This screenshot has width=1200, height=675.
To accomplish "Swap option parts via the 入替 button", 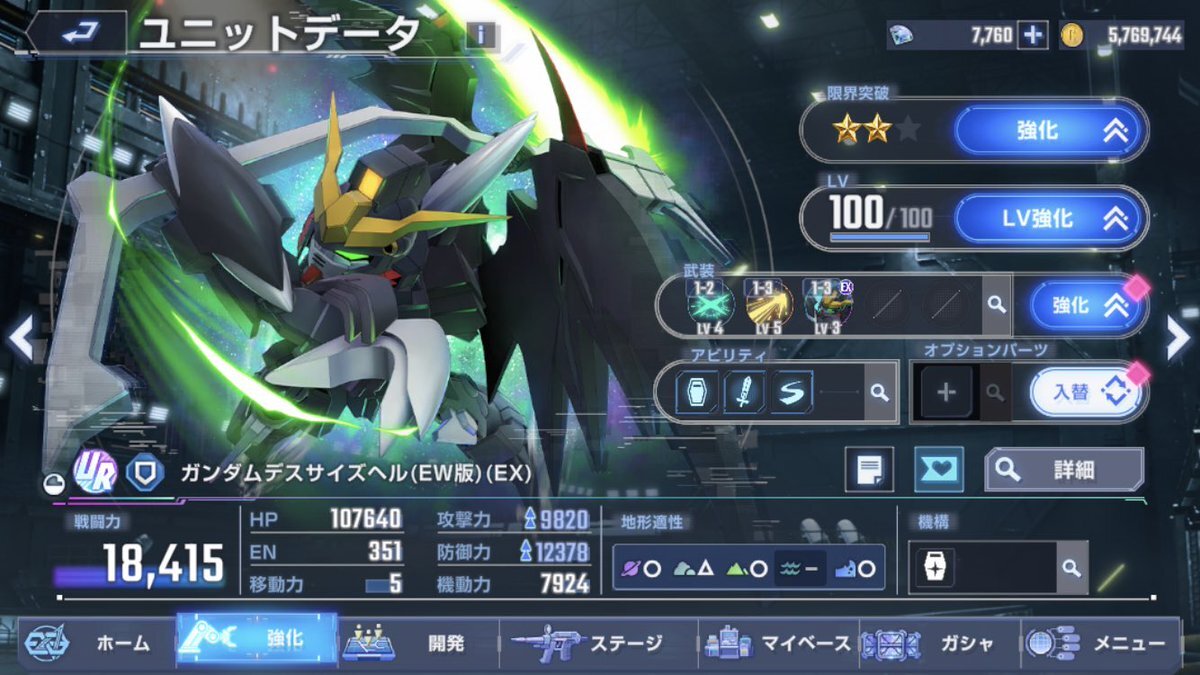I will tap(1084, 391).
